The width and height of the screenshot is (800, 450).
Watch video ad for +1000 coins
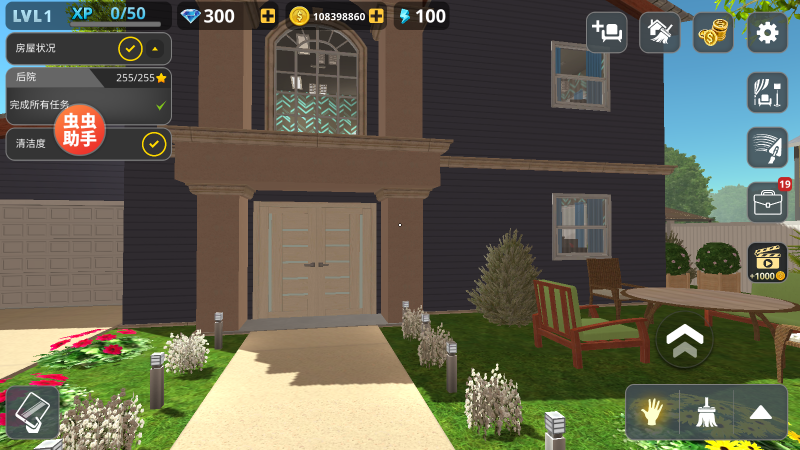click(767, 262)
